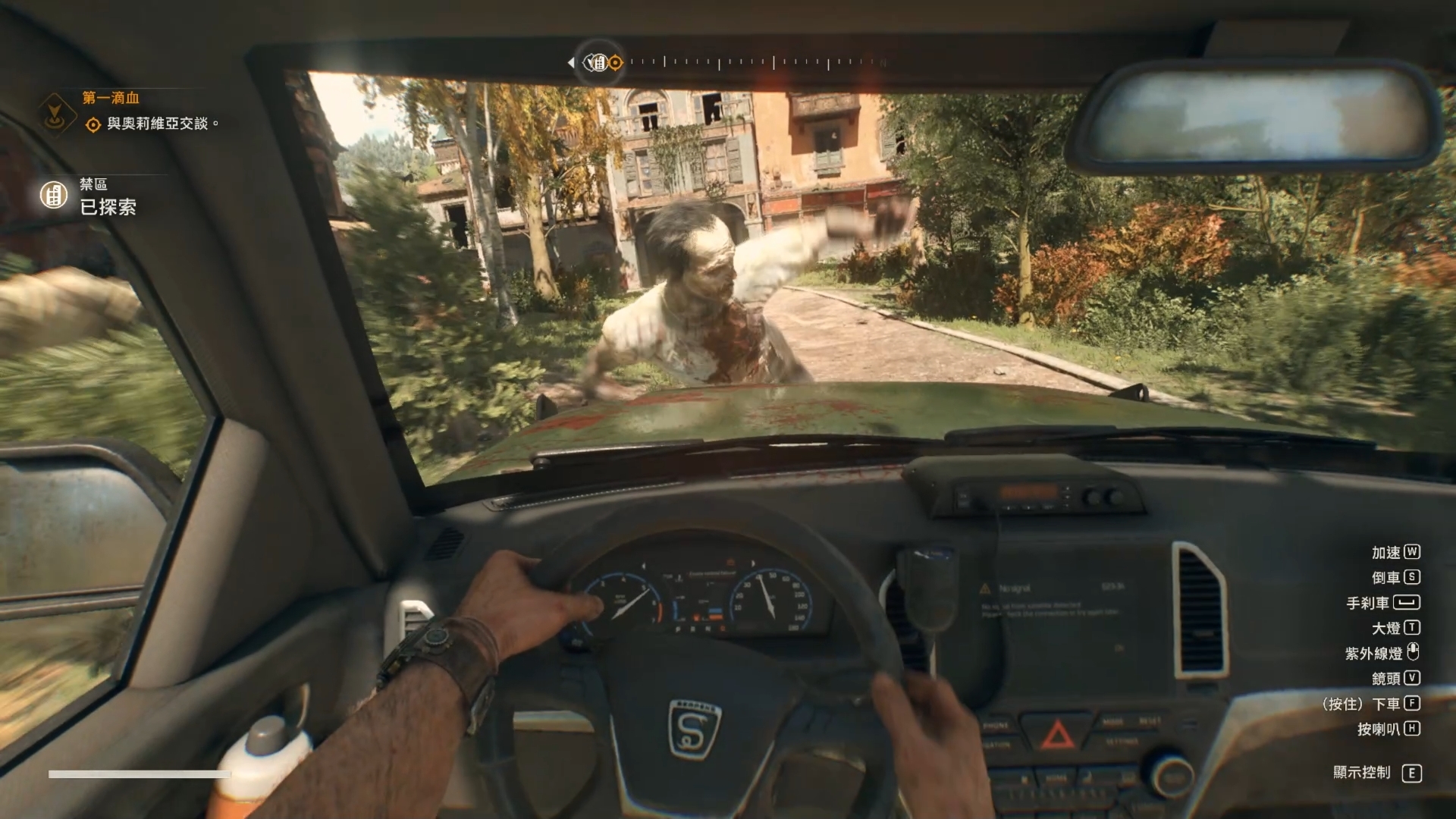Click the 禁區 explored zone icon
The image size is (1456, 819).
pyautogui.click(x=54, y=195)
